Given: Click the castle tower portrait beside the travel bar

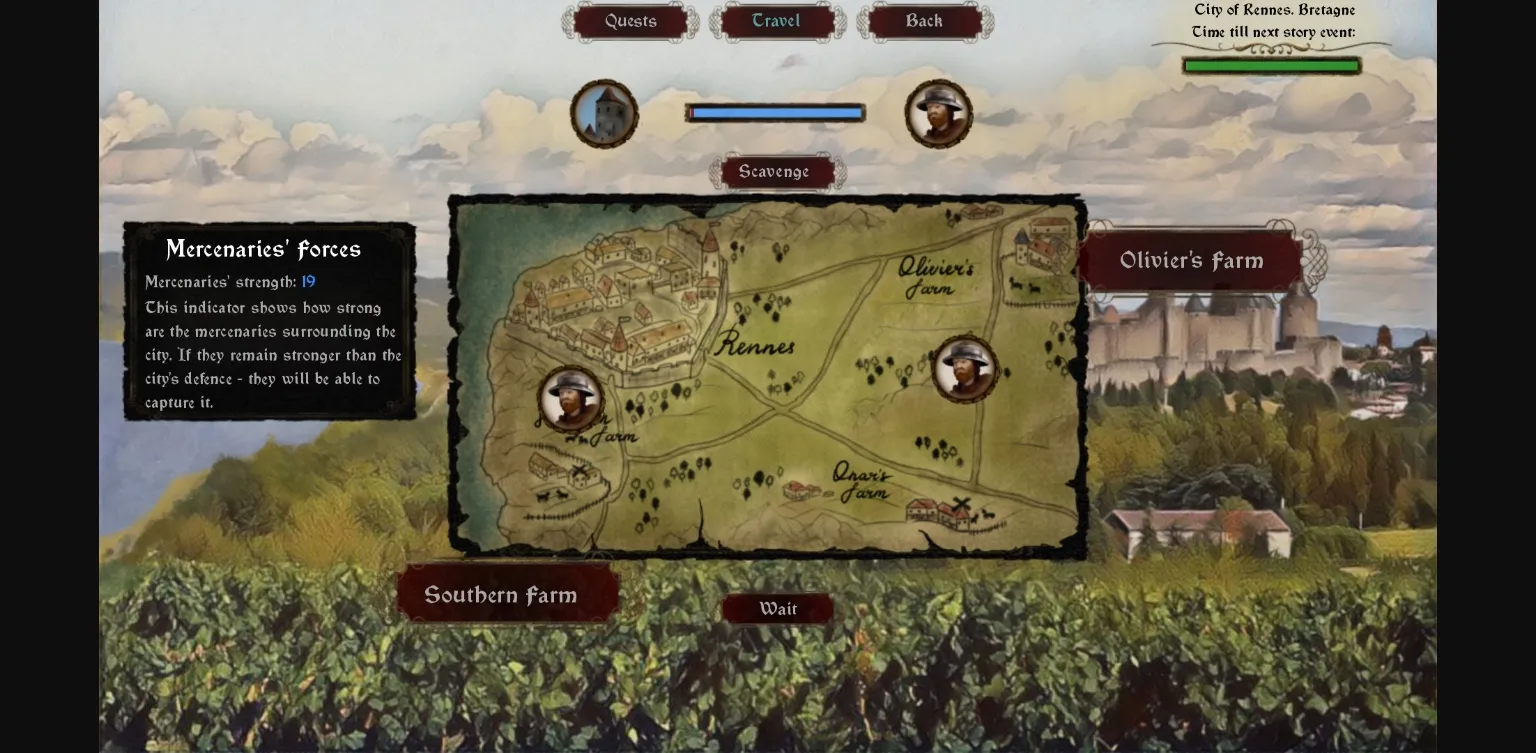Looking at the screenshot, I should point(604,113).
